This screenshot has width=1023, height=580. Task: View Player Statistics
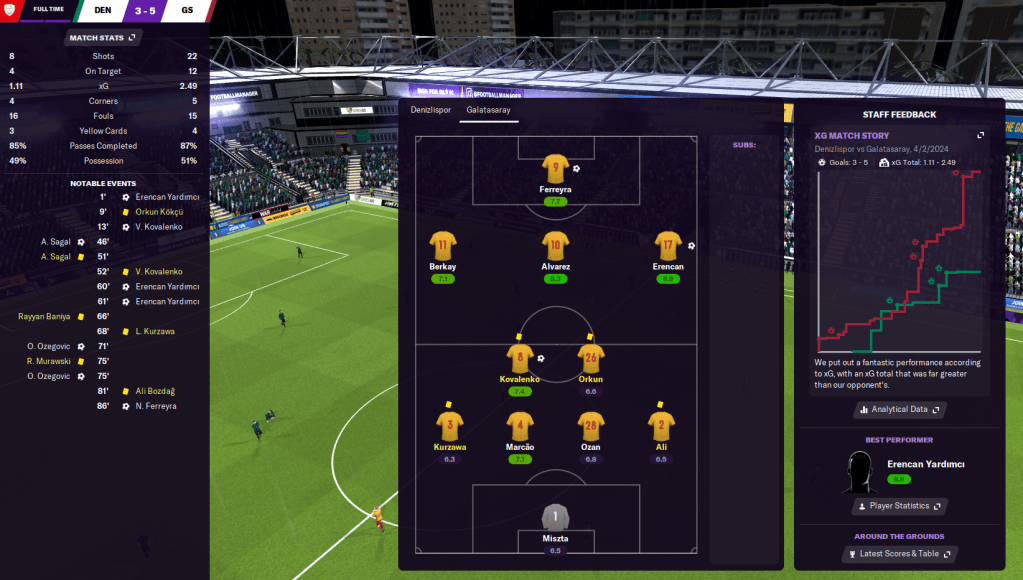[x=898, y=506]
